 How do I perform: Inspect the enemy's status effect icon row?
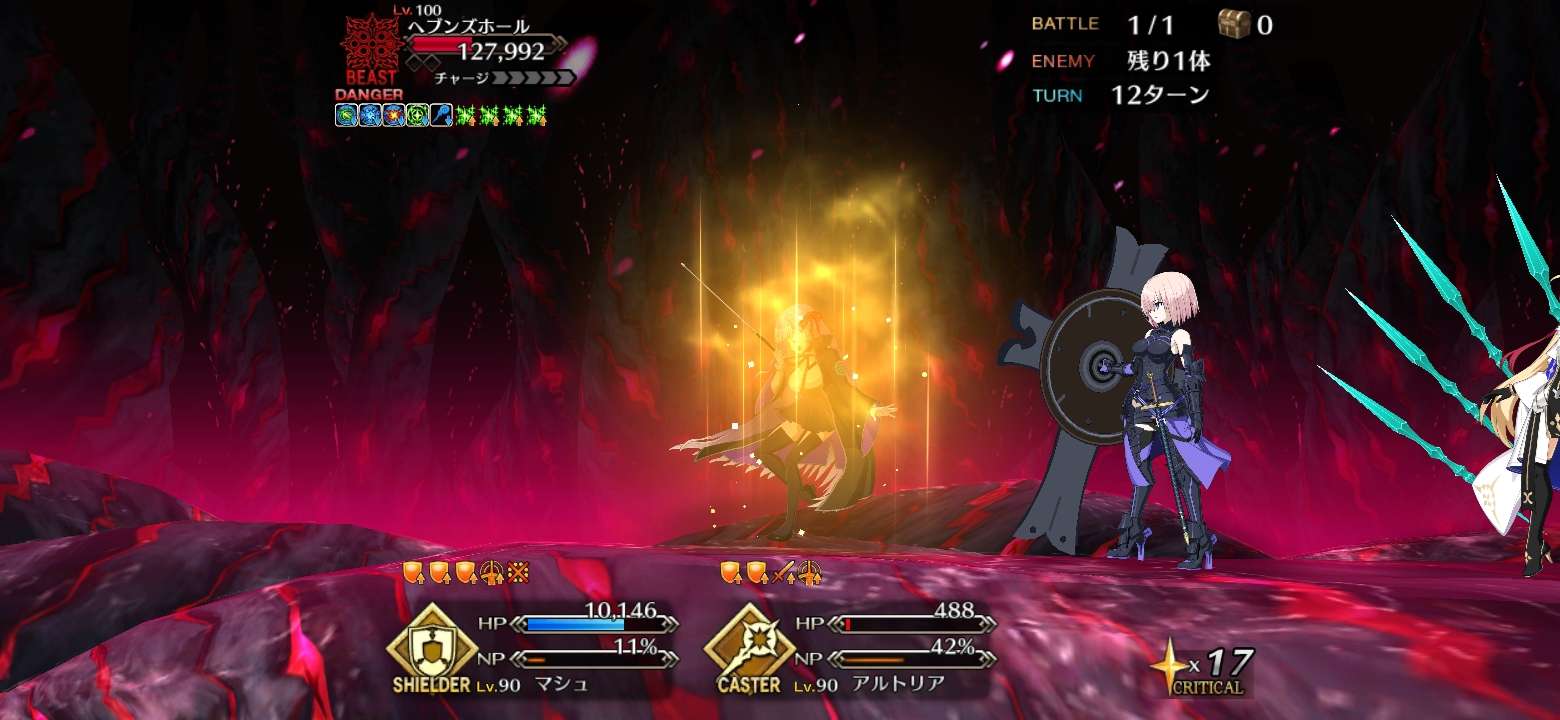point(441,115)
